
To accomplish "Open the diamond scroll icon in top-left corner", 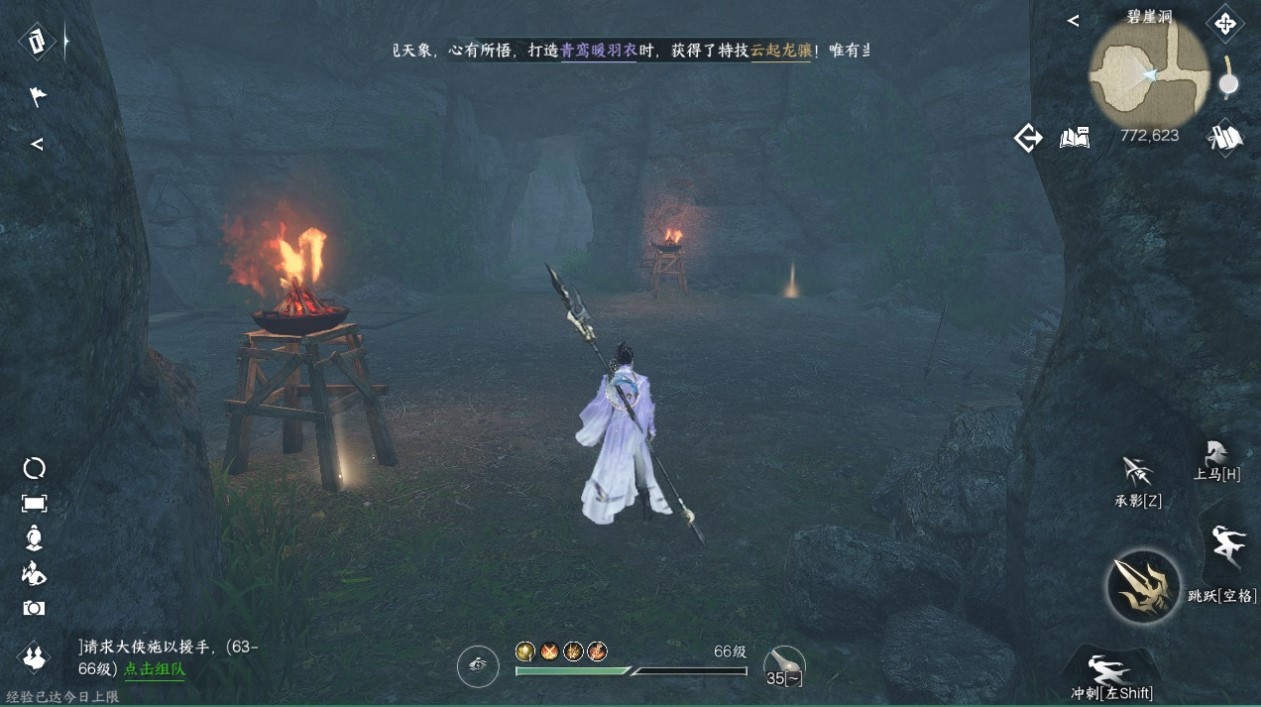I will pos(37,41).
